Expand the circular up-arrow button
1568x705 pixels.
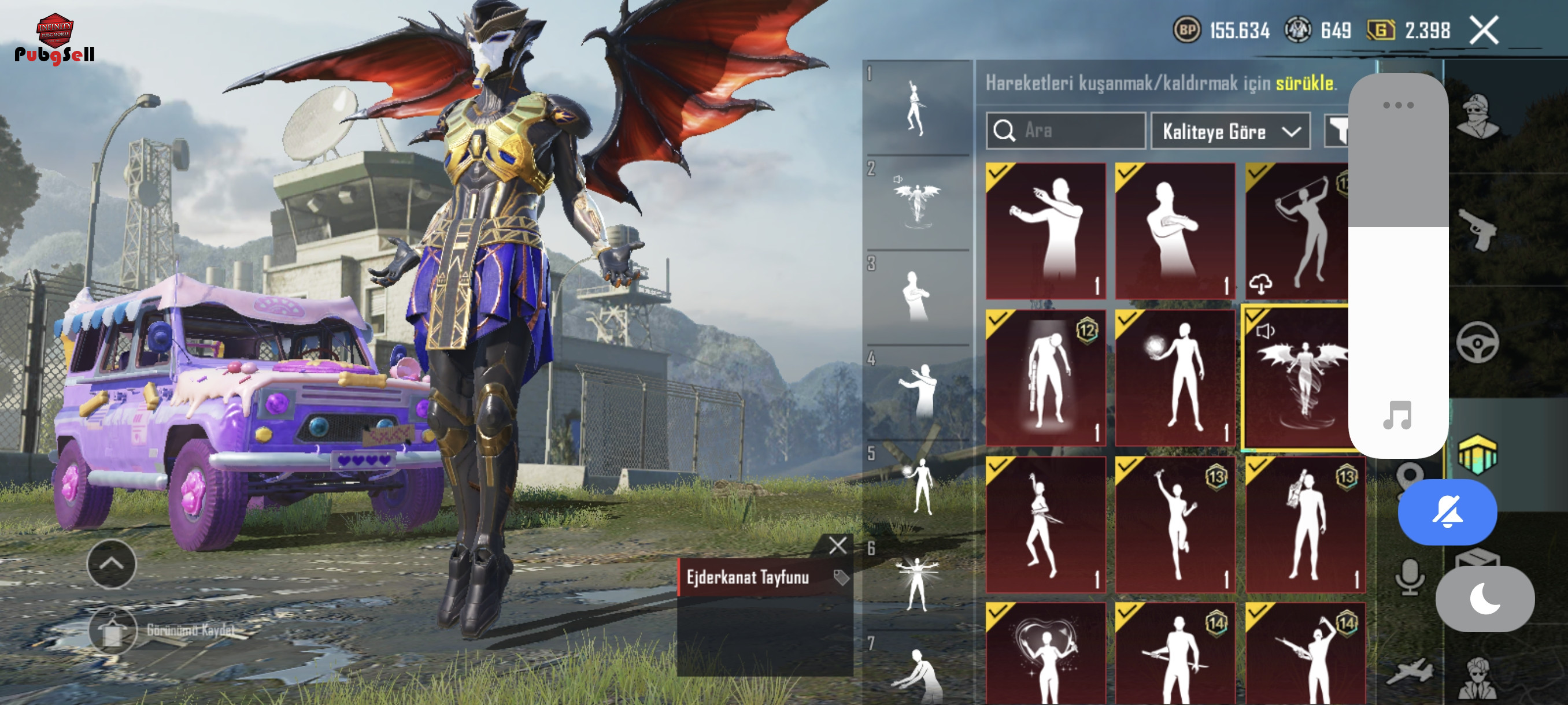(112, 563)
